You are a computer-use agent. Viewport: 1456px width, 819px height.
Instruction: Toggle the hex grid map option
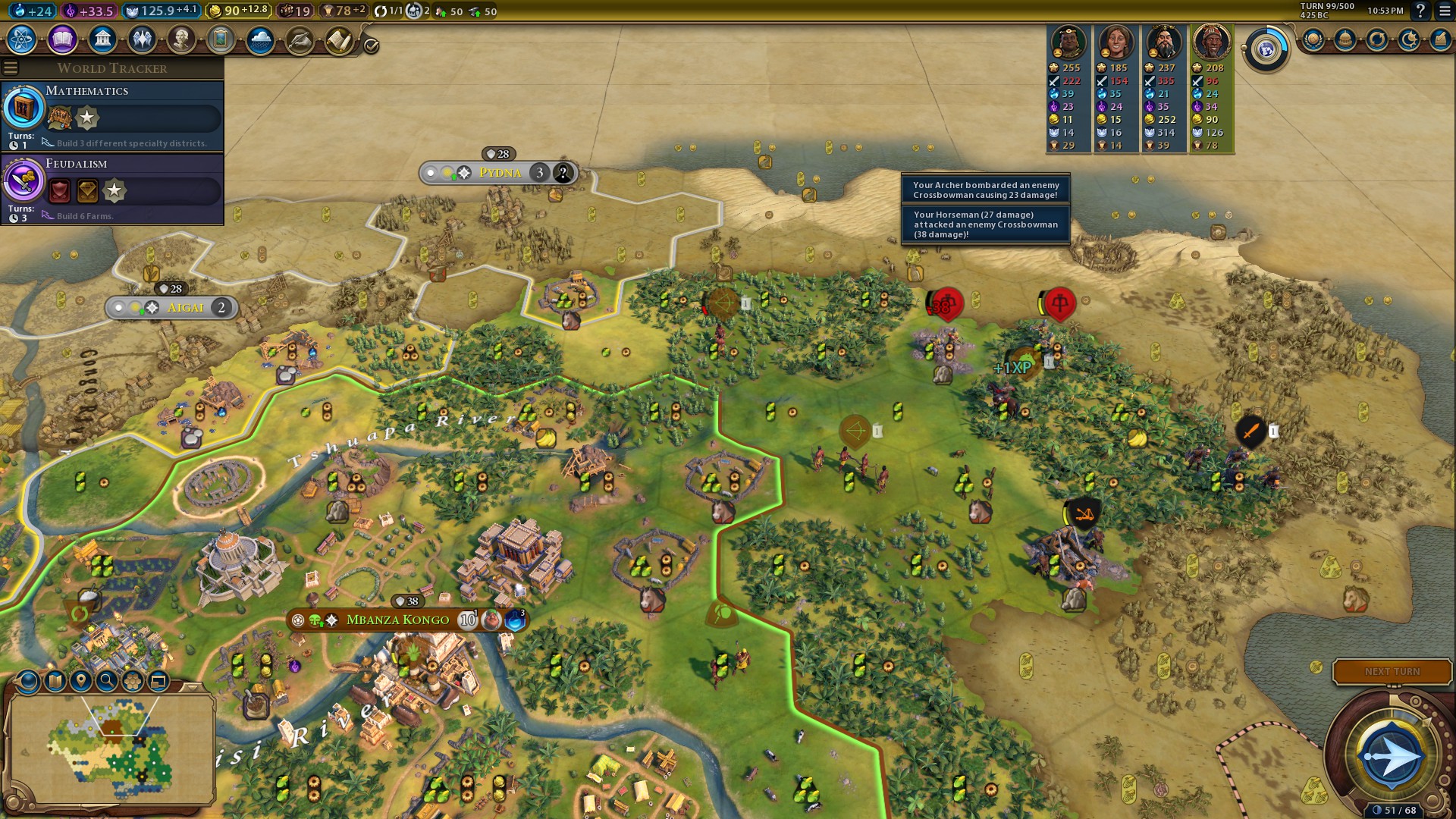pyautogui.click(x=133, y=681)
